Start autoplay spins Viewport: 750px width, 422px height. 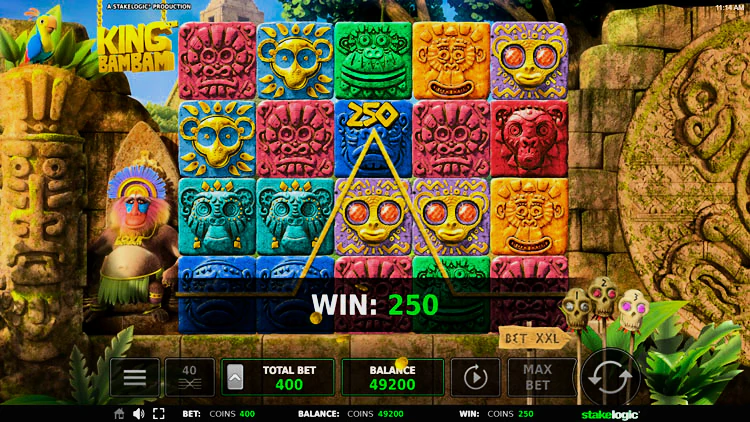coord(475,377)
